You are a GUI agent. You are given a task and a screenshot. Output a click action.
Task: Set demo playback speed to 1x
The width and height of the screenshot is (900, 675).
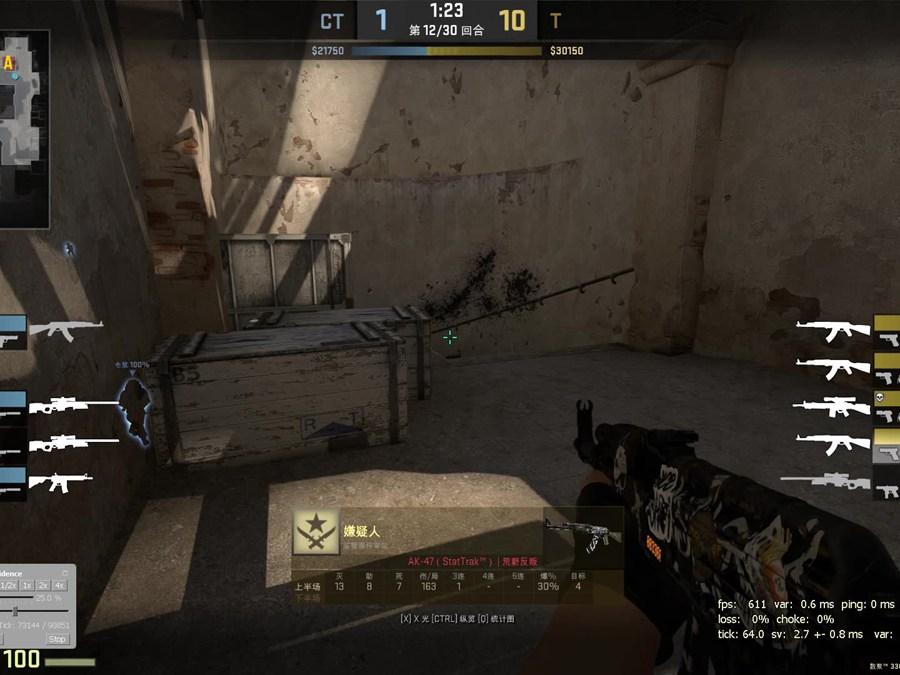pos(27,585)
